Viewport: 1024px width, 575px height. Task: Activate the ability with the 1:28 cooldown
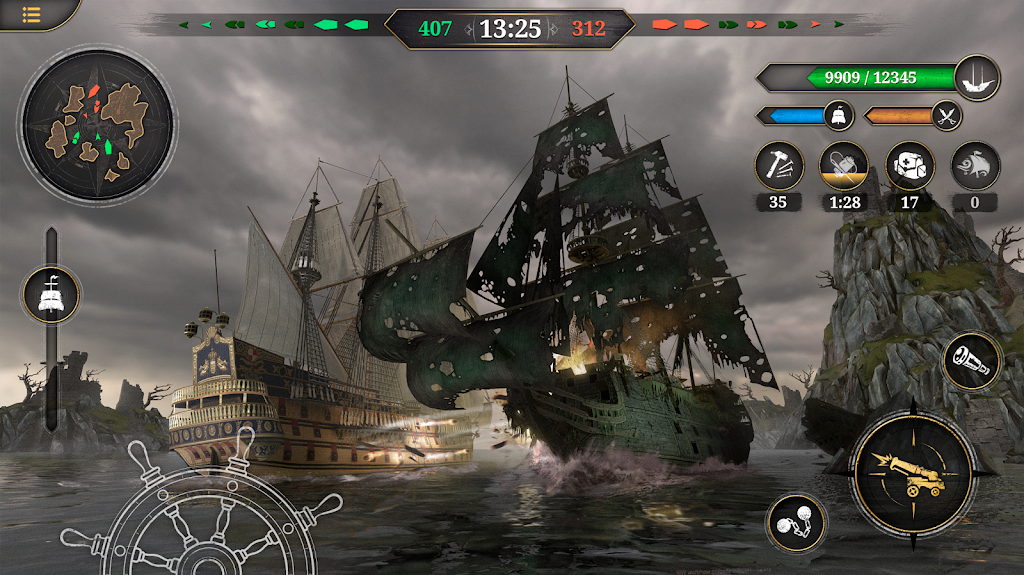(843, 165)
